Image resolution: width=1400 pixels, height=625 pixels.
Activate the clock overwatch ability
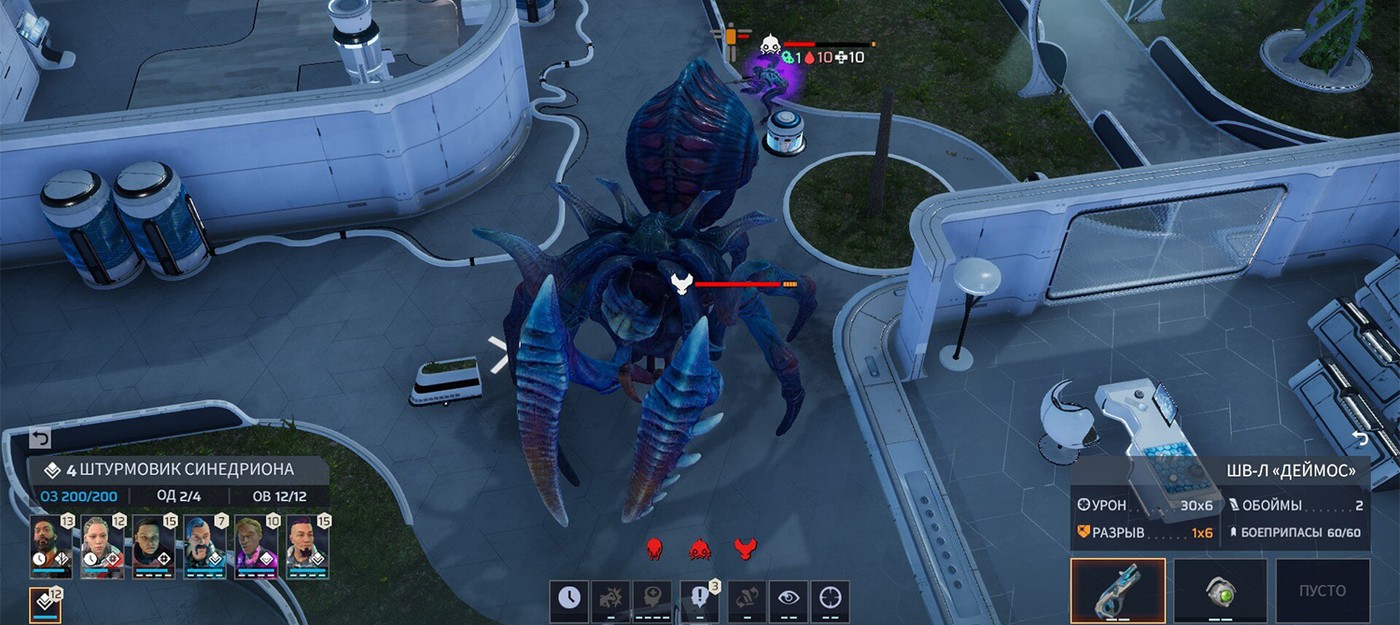coord(568,598)
